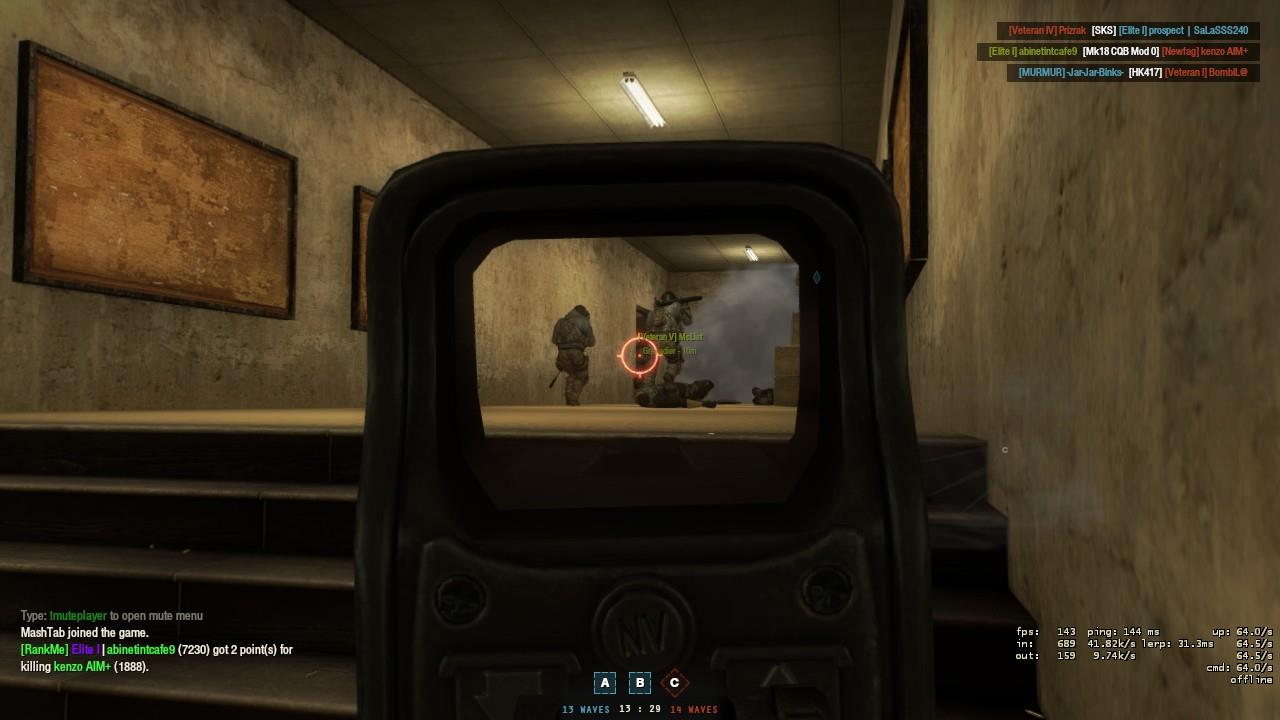Screen dimensions: 1280x720
Task: Click the 13:29 round timer
Action: click(x=640, y=708)
